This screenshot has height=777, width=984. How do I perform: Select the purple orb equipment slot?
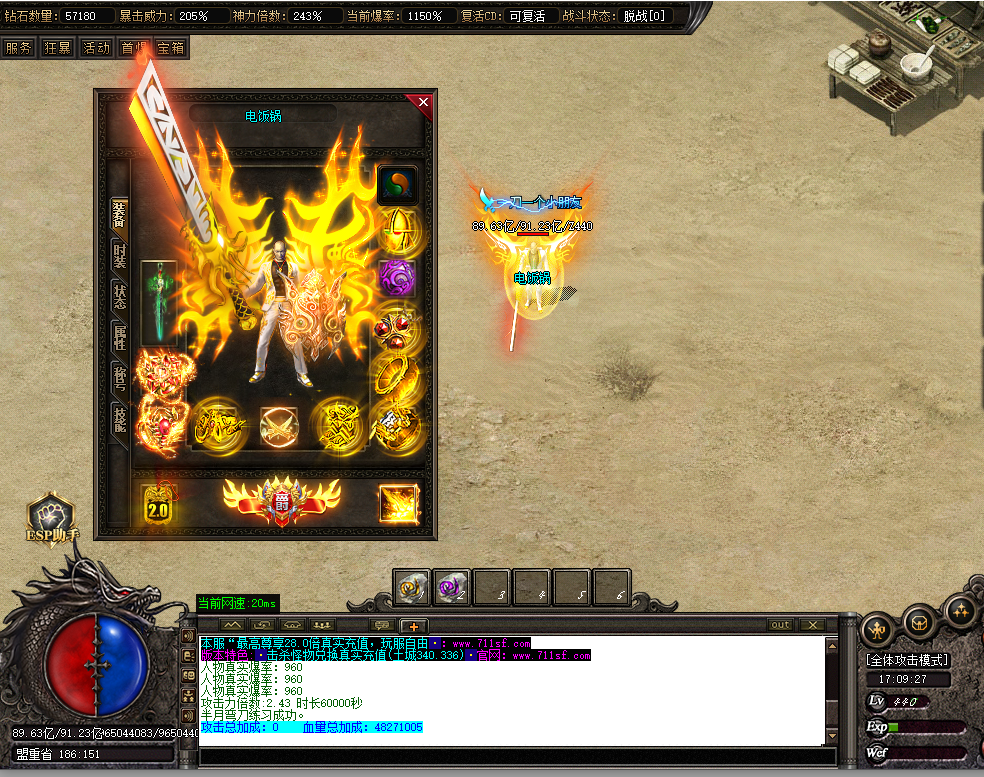click(396, 277)
